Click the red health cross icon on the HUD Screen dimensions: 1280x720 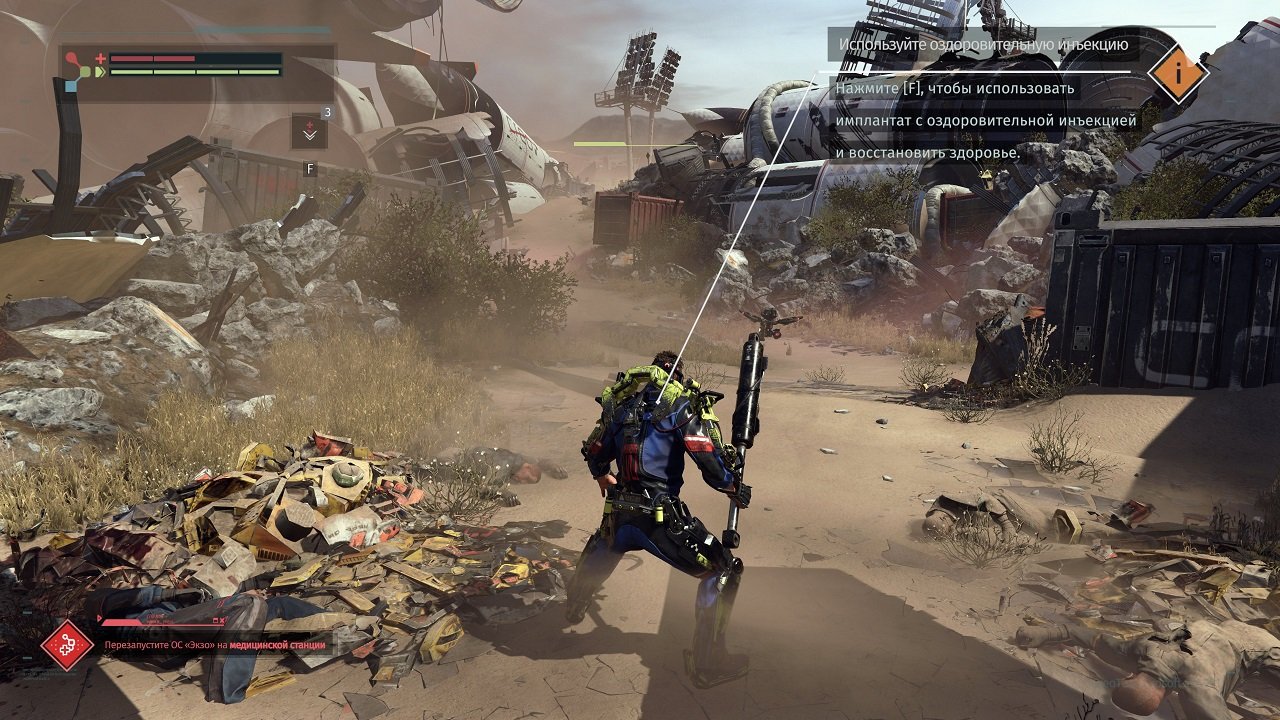point(100,58)
